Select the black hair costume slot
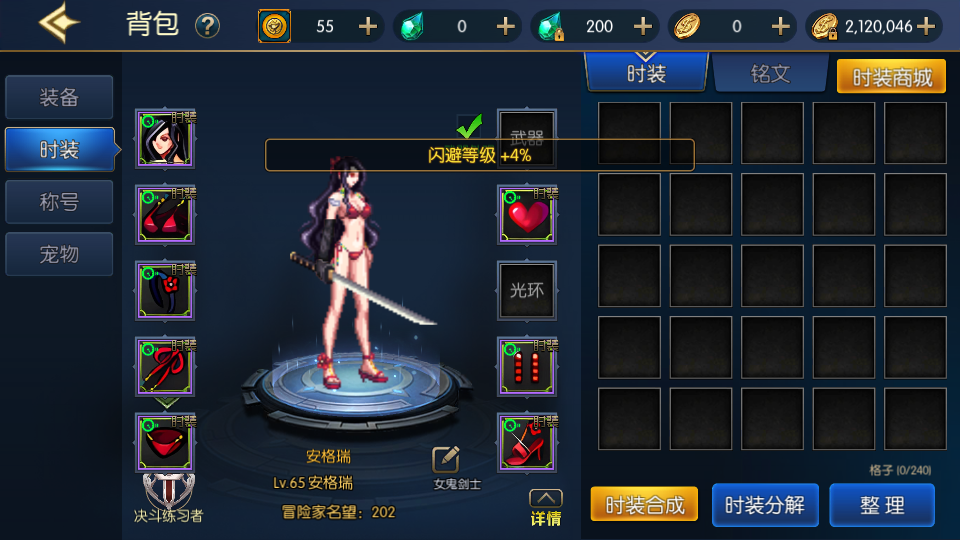Image resolution: width=960 pixels, height=540 pixels. (165, 139)
